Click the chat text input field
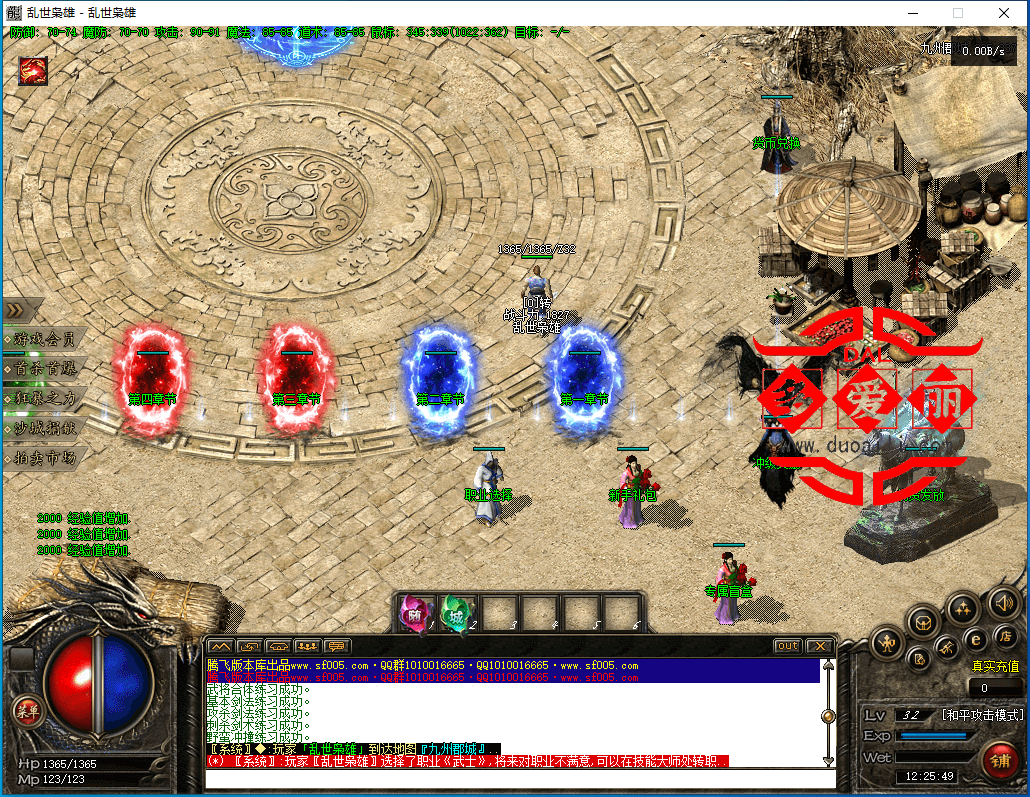Image resolution: width=1030 pixels, height=797 pixels. [520, 778]
